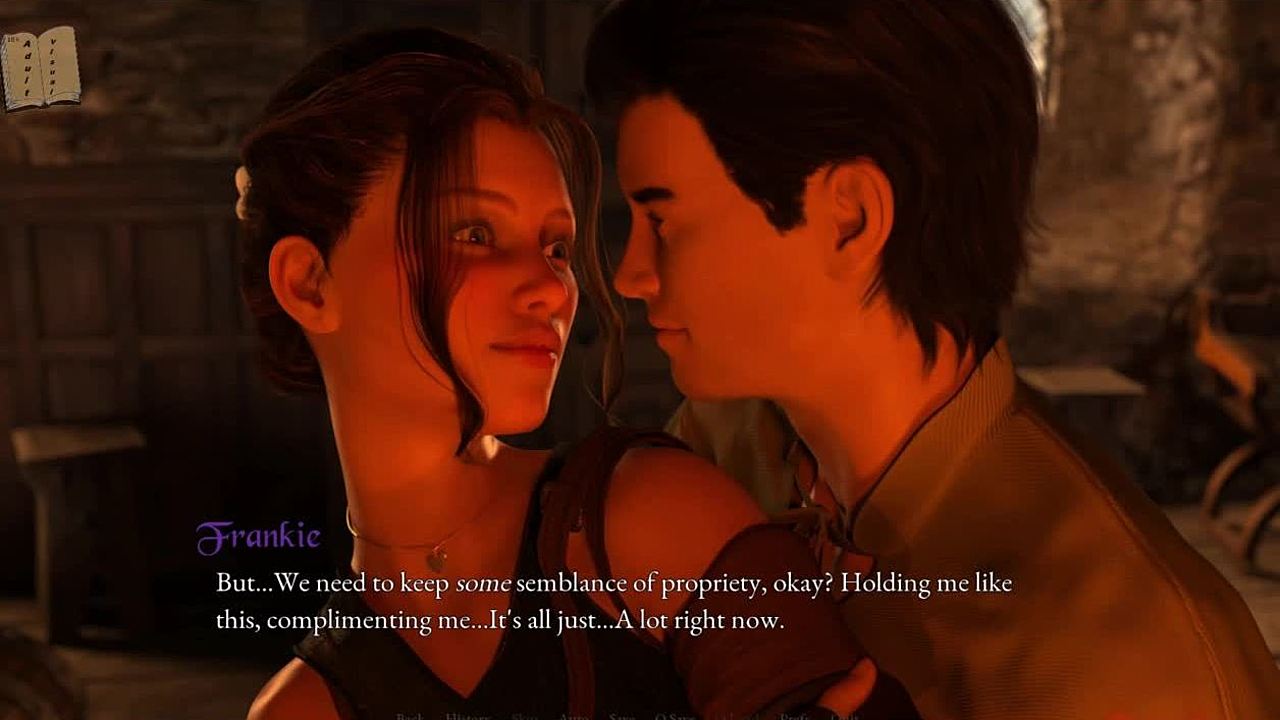1280x720 pixels.
Task: Turn on Auto advance mode
Action: coord(573,716)
